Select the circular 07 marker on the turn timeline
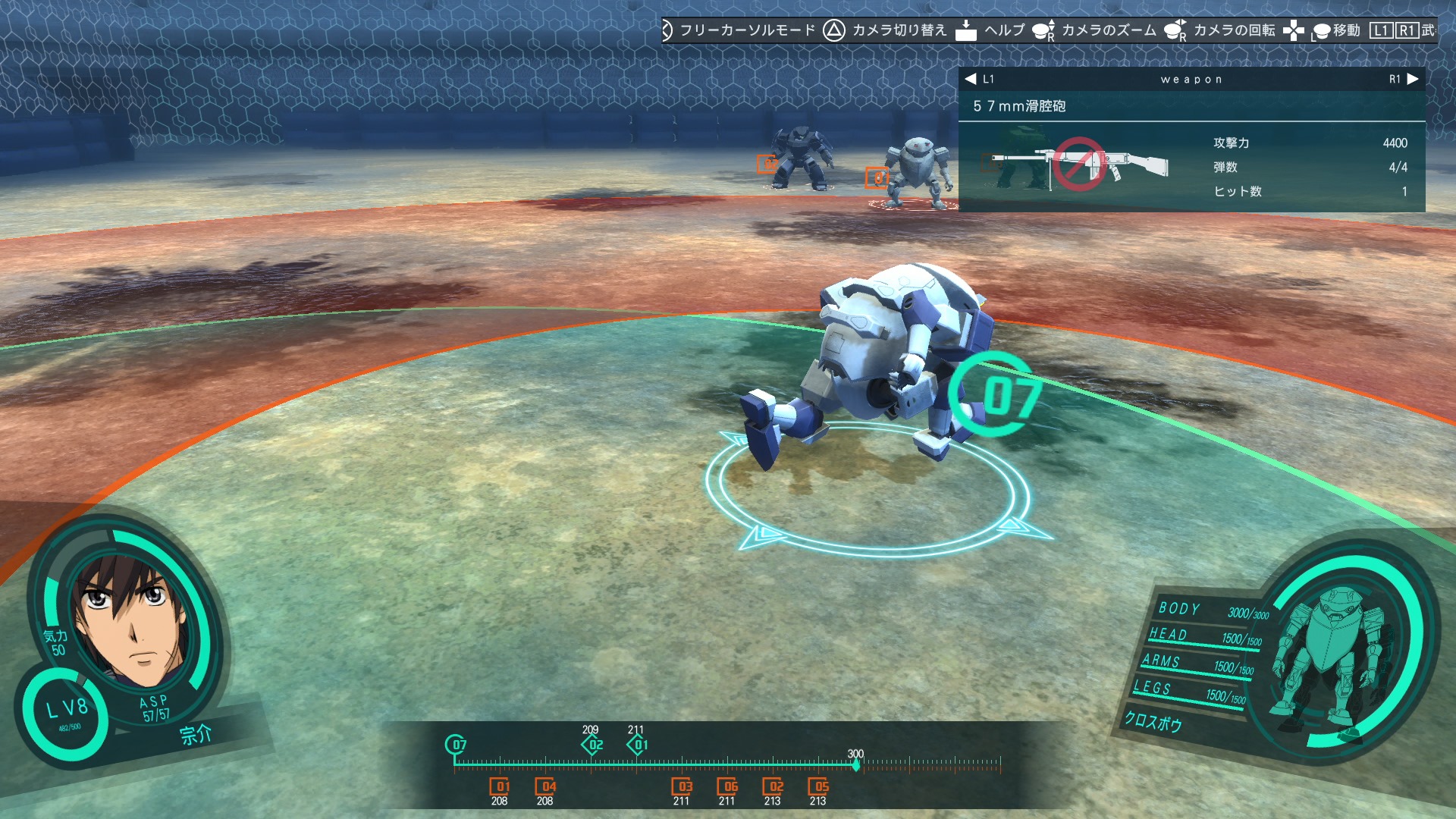This screenshot has height=819, width=1456. click(x=456, y=745)
